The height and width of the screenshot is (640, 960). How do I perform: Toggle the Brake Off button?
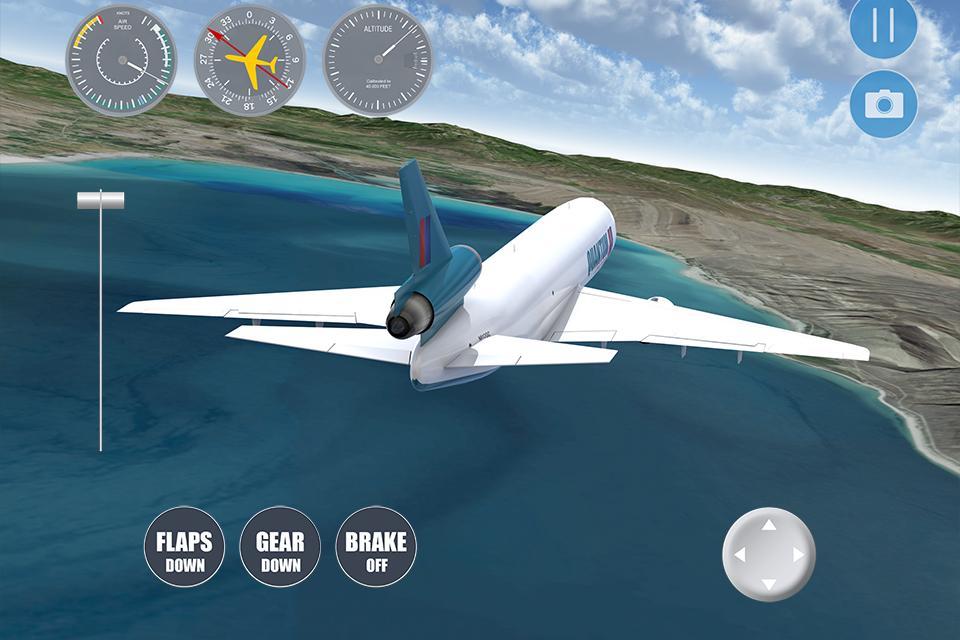coord(376,547)
